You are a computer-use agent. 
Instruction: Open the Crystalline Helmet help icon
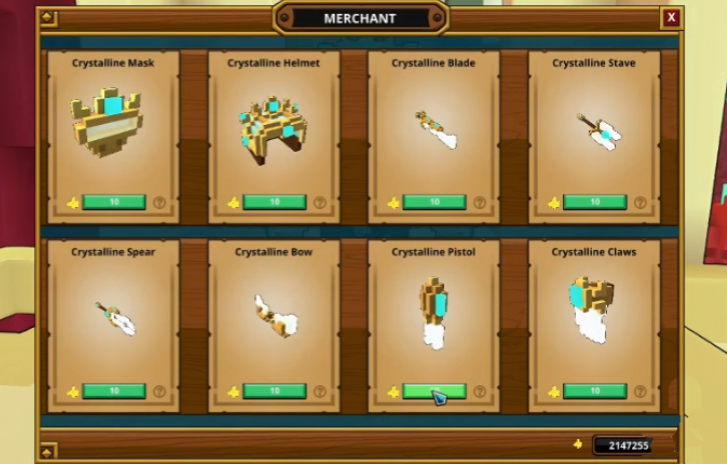tap(319, 203)
